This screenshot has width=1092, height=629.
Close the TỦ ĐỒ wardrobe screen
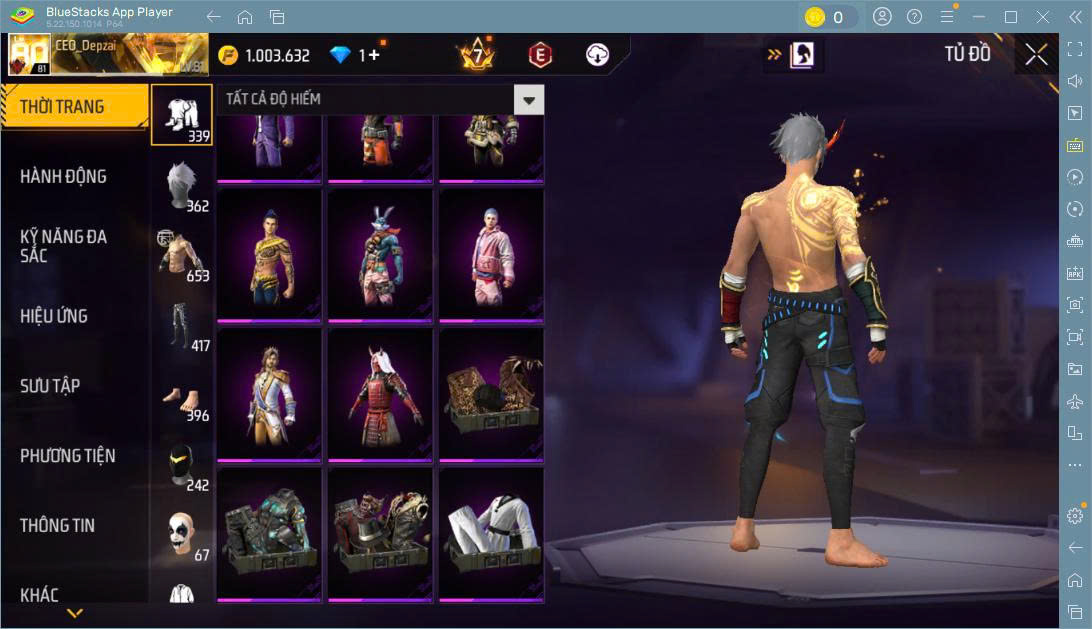pos(1036,55)
